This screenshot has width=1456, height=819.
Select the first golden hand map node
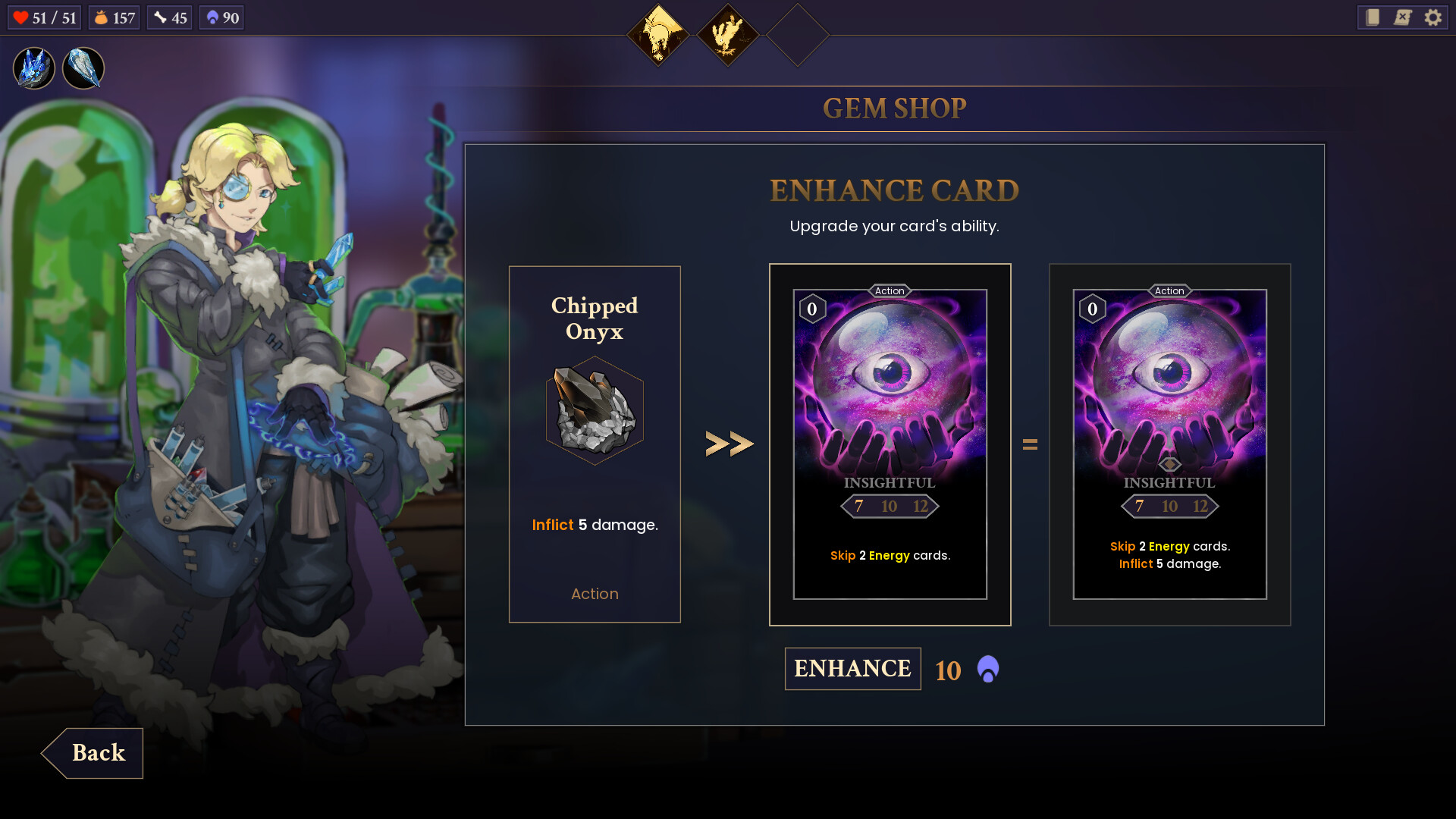[659, 36]
